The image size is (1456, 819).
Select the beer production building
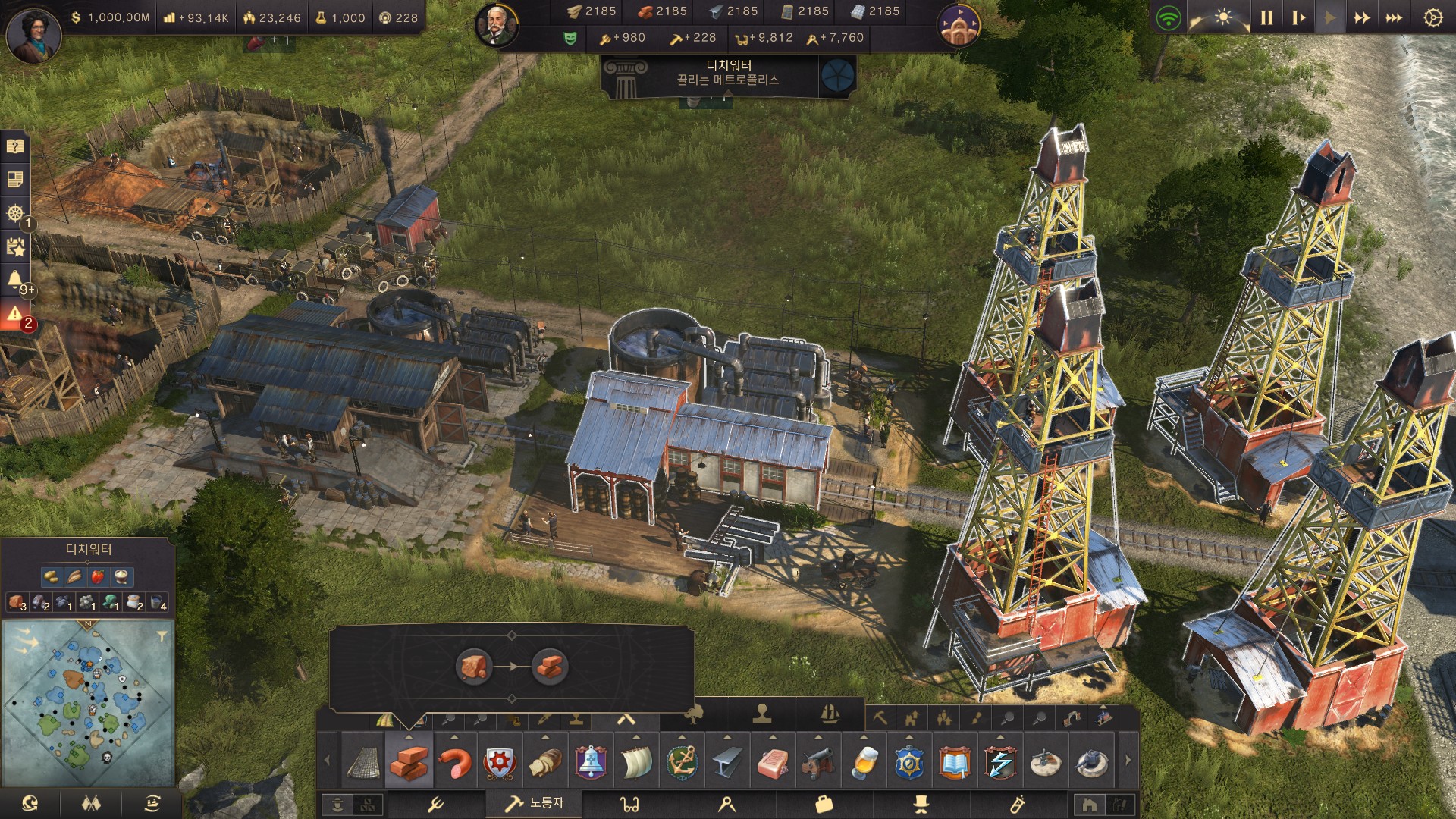(x=864, y=762)
